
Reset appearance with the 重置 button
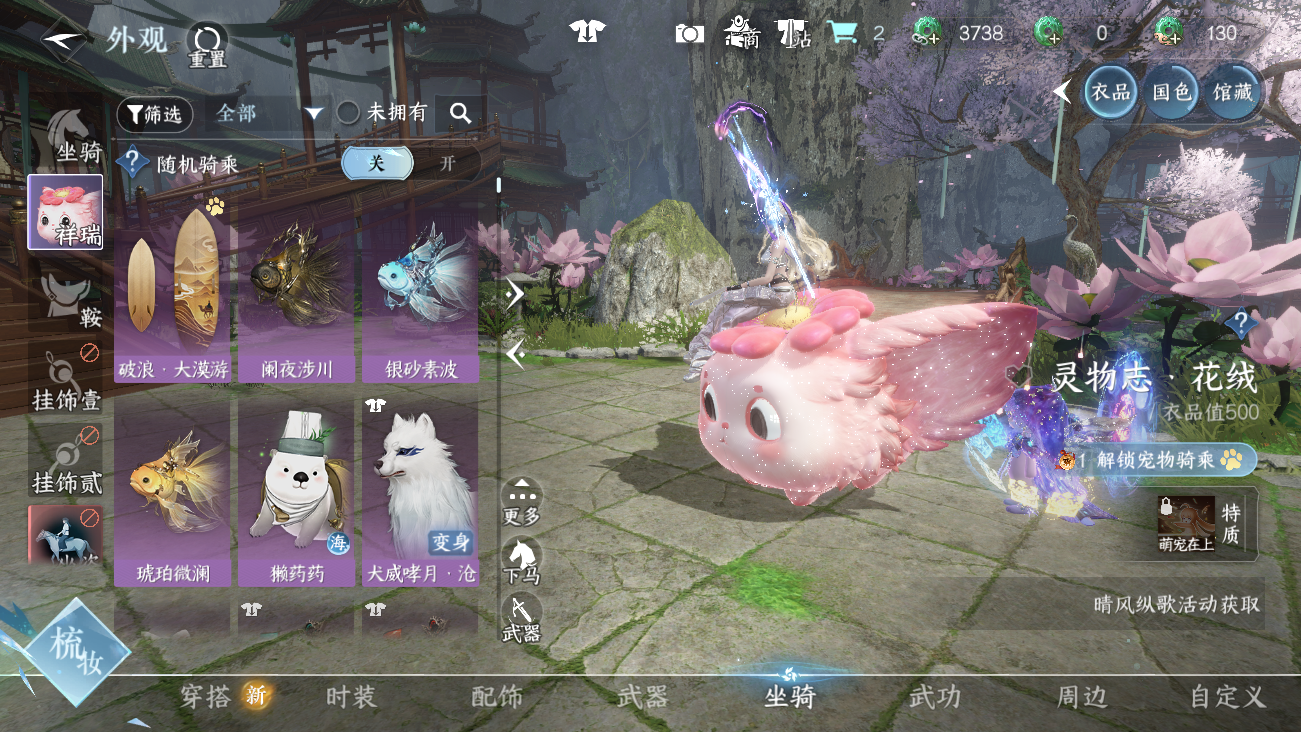208,45
